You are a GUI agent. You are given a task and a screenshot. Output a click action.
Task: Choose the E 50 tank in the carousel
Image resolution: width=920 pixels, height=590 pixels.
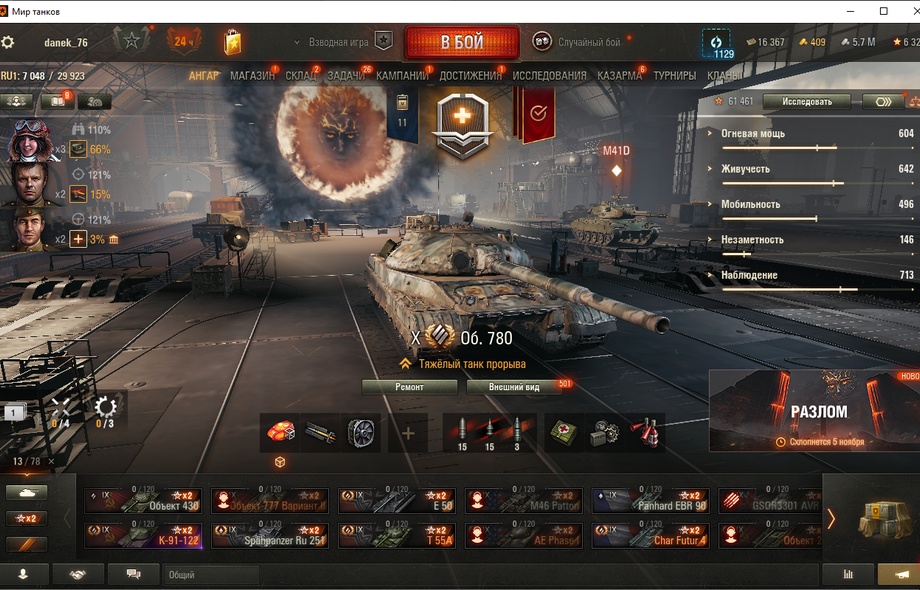pyautogui.click(x=397, y=501)
